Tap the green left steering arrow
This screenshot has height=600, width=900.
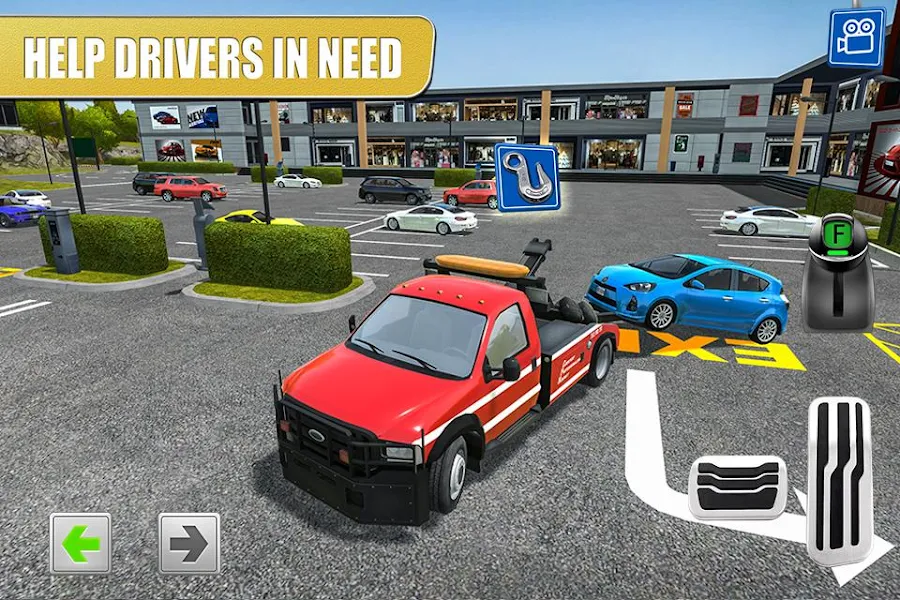81,543
